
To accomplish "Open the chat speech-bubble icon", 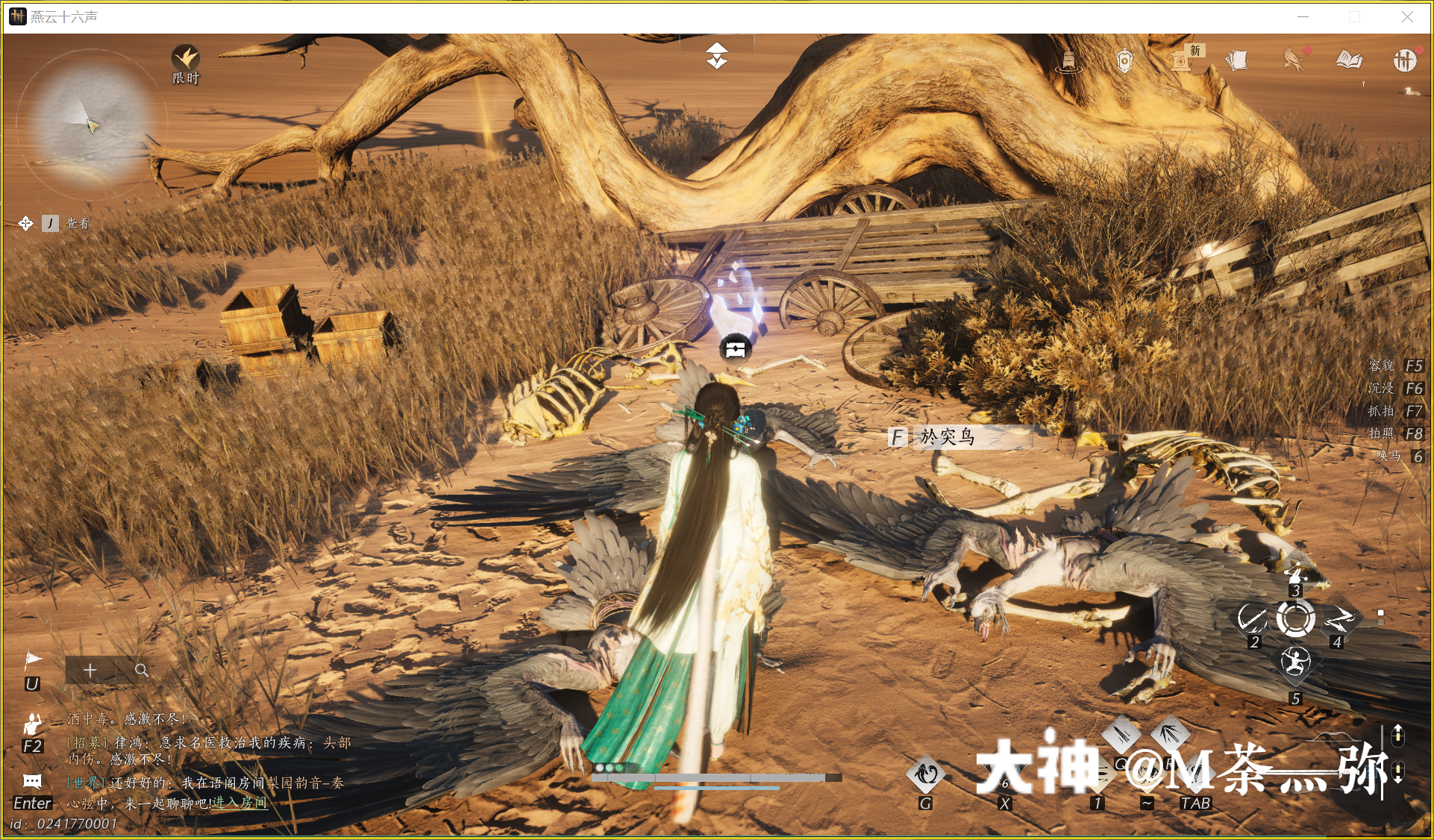I will [x=32, y=782].
